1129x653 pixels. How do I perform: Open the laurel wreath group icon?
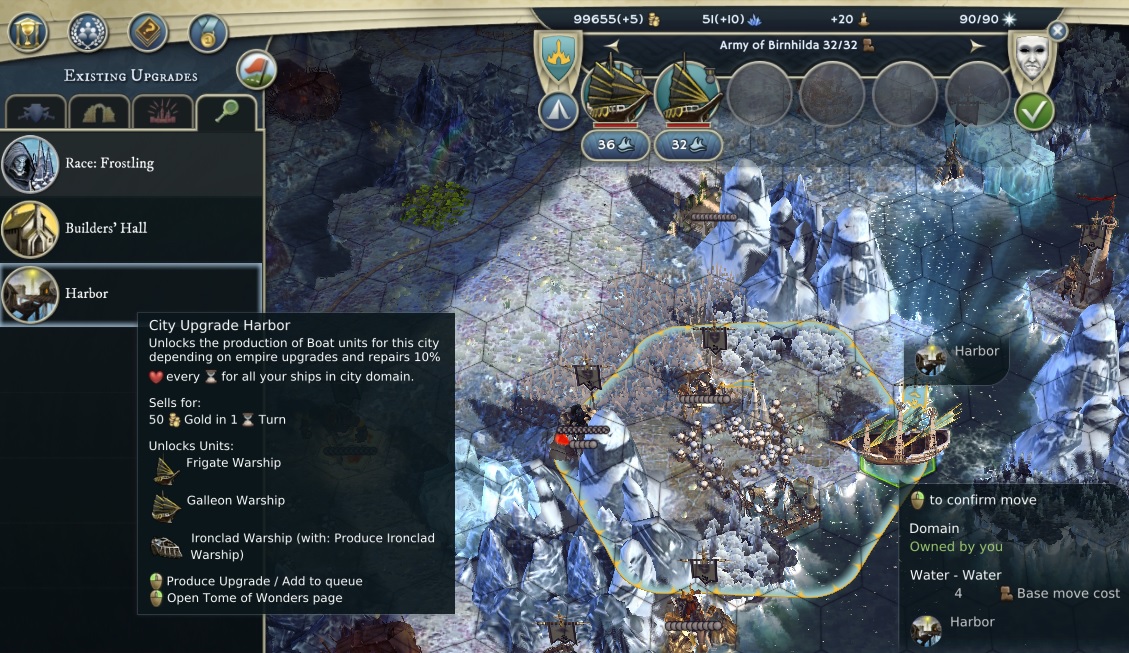(88, 31)
